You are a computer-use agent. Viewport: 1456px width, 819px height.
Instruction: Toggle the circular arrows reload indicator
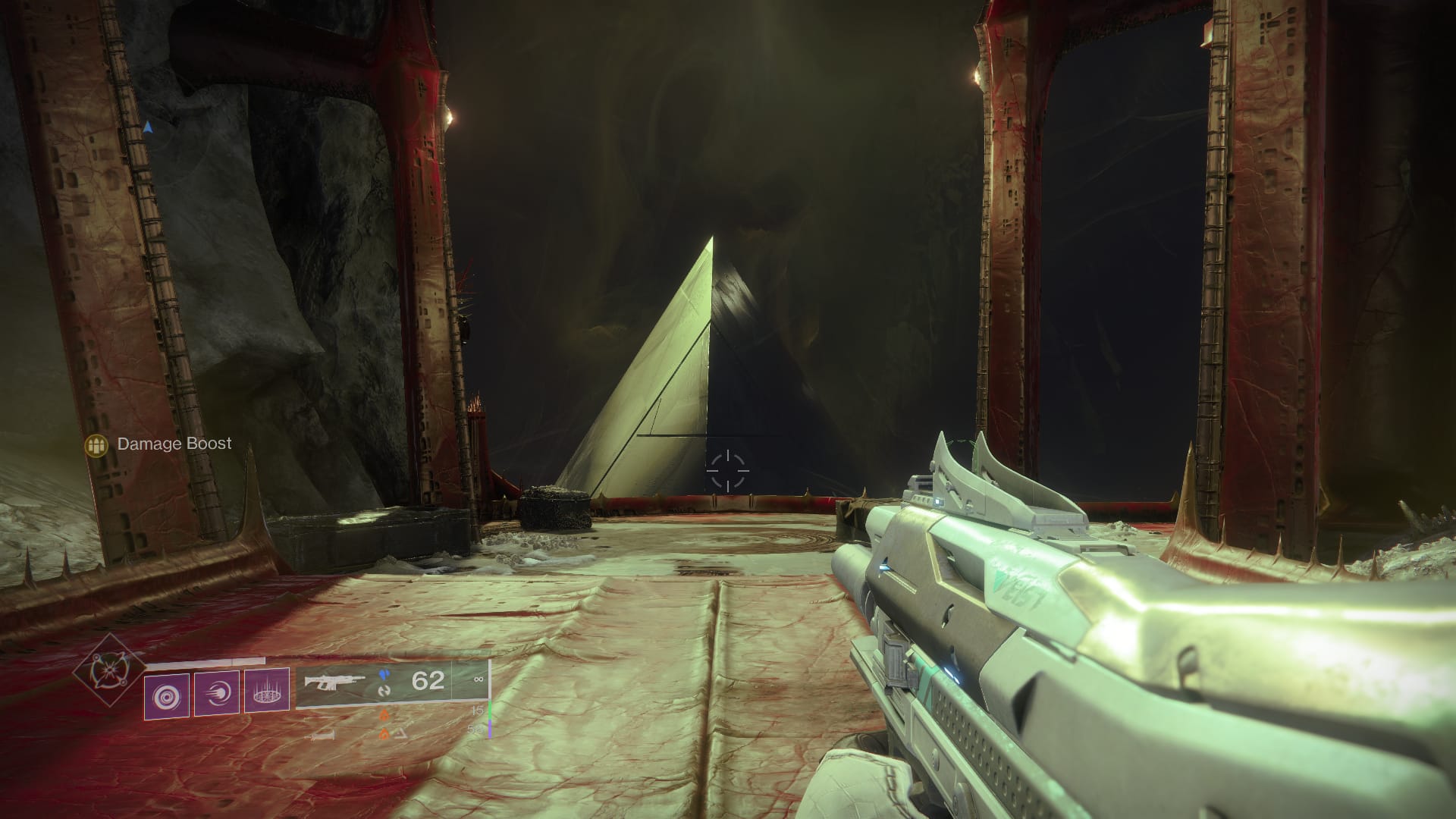click(386, 691)
